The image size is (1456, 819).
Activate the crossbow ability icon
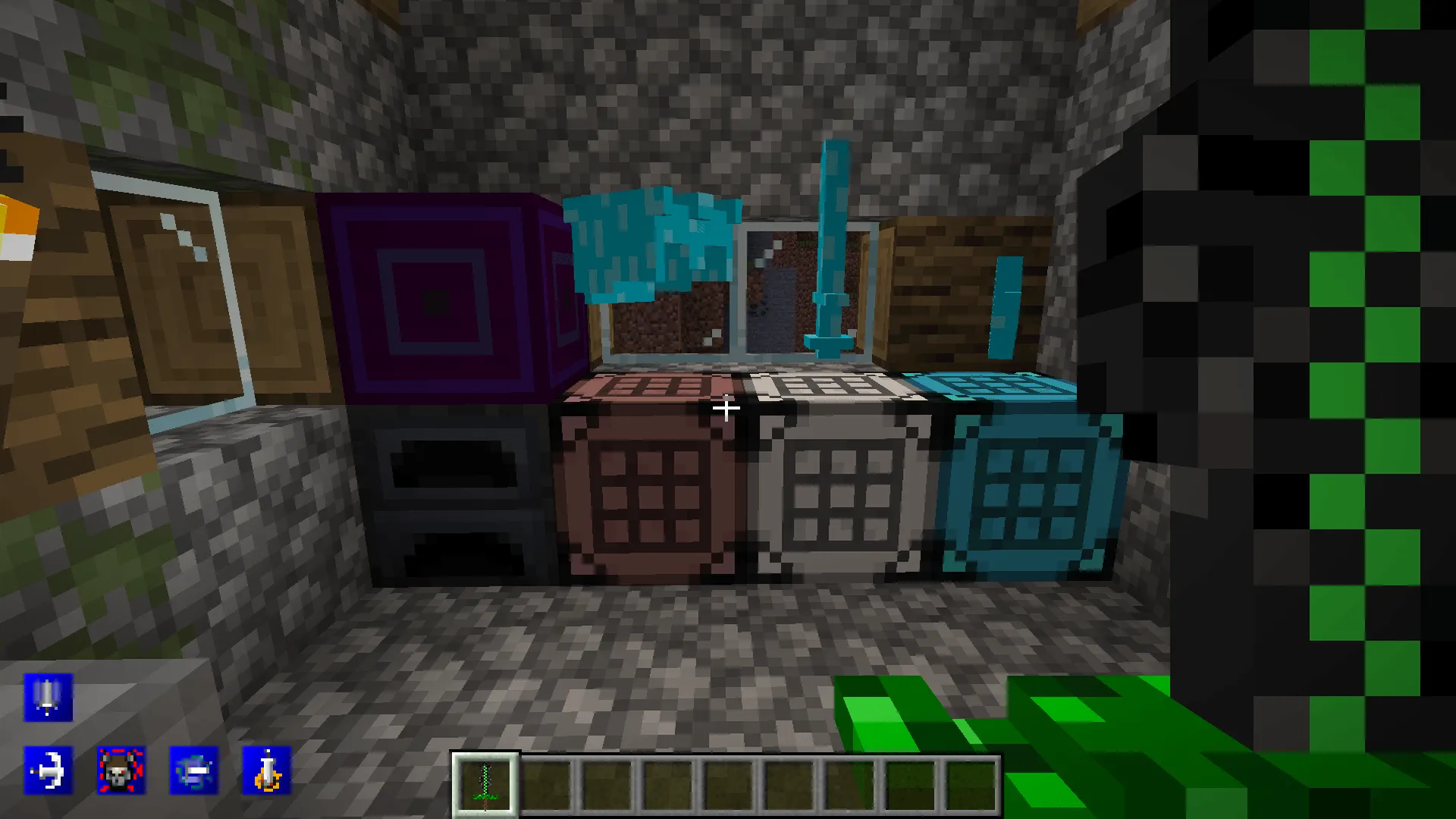[48, 770]
